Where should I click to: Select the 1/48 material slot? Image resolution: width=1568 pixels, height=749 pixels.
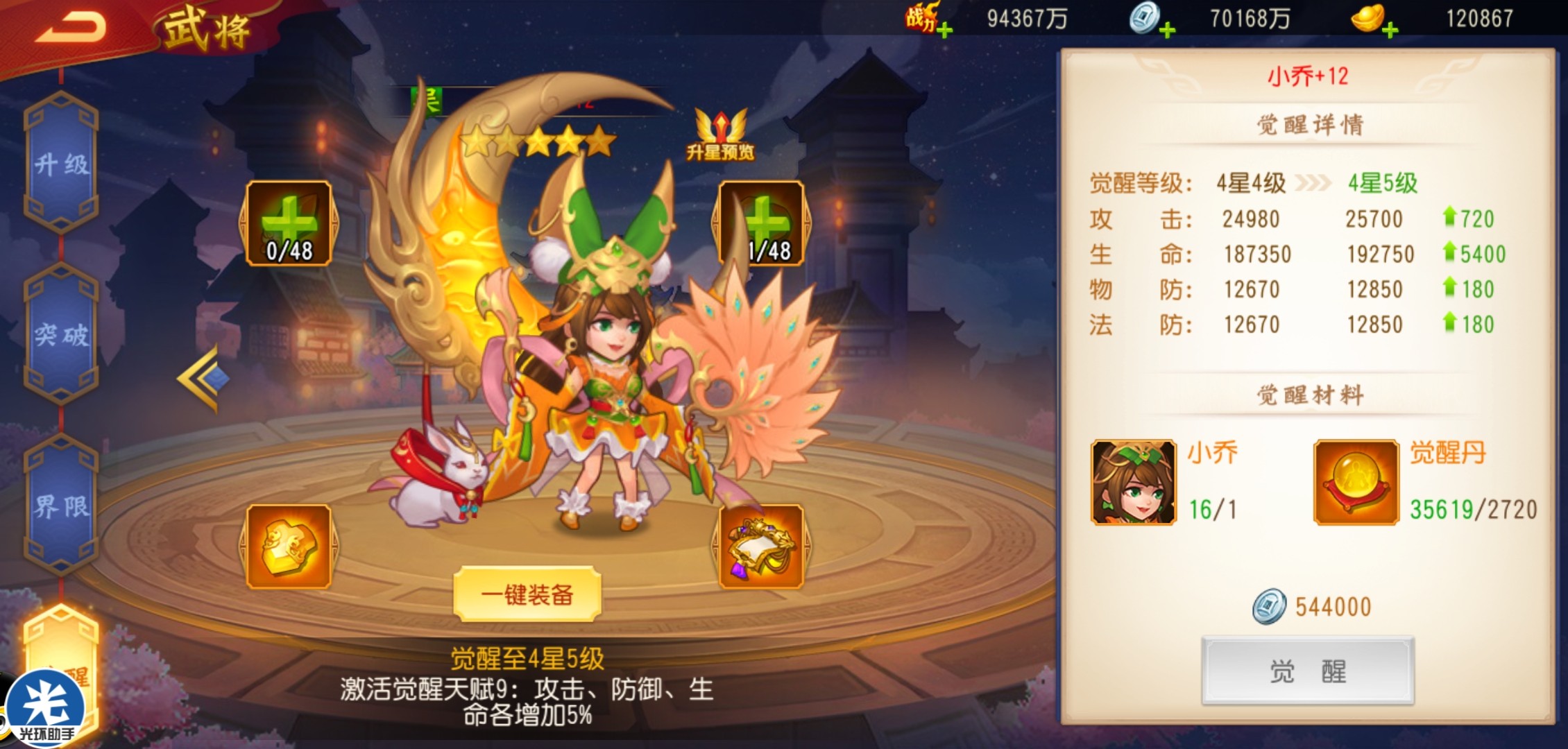761,223
